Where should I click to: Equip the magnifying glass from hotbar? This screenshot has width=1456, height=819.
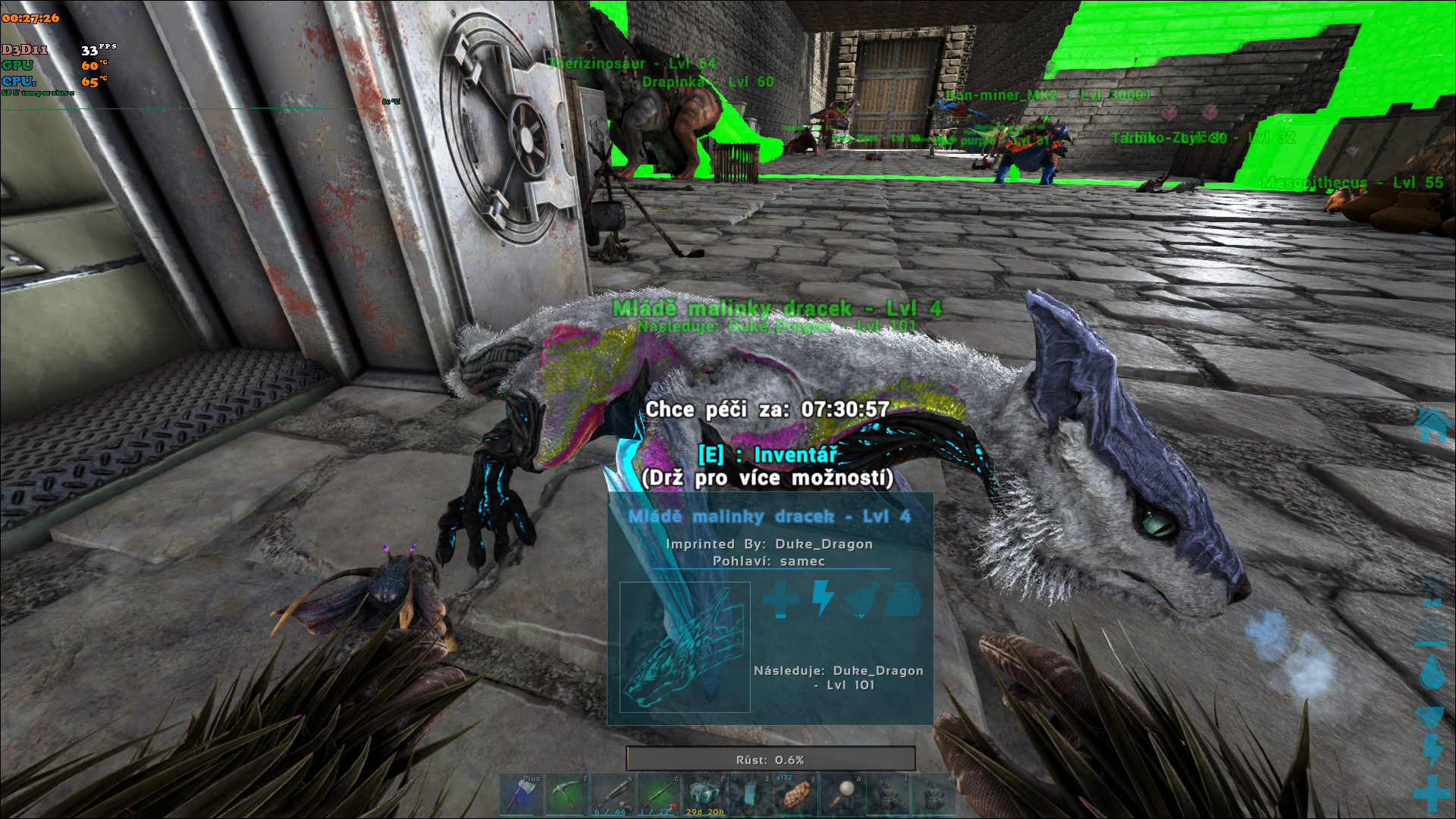tap(841, 795)
